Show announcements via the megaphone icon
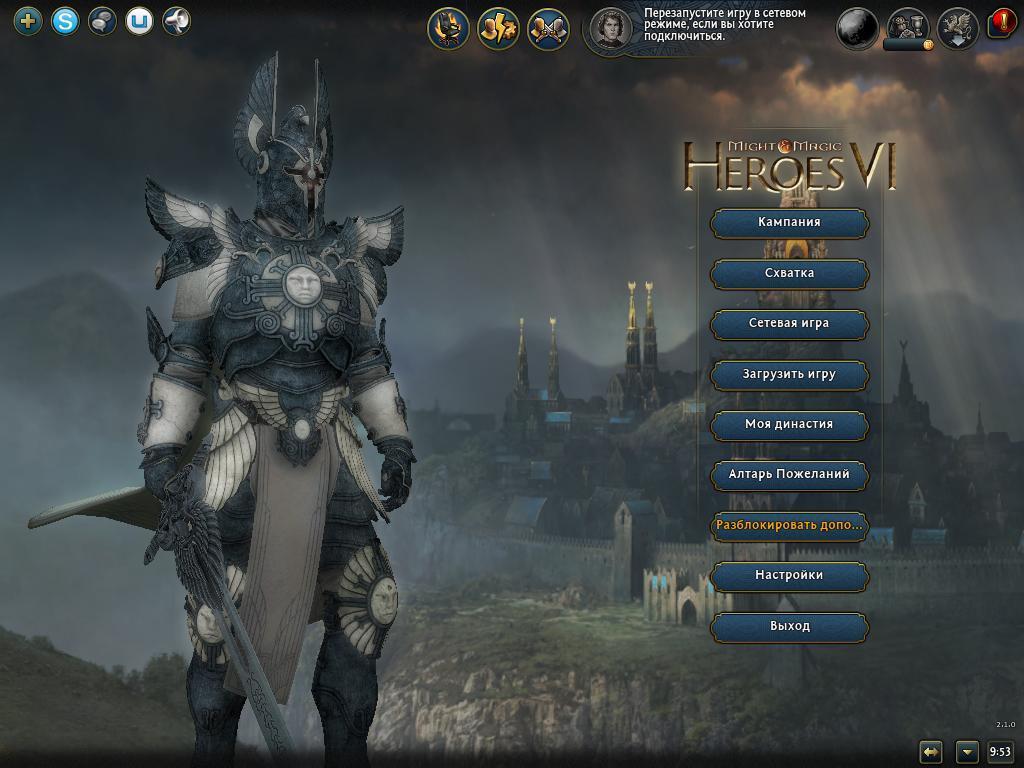The width and height of the screenshot is (1024, 768). tap(176, 20)
